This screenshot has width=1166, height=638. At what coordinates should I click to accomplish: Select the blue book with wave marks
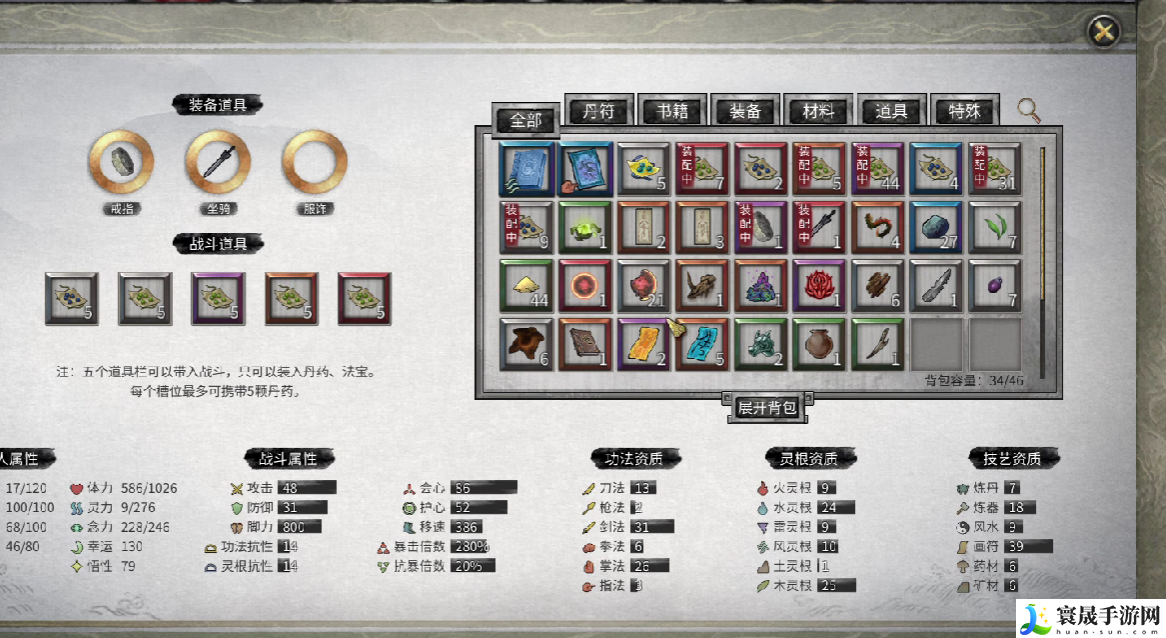point(526,169)
